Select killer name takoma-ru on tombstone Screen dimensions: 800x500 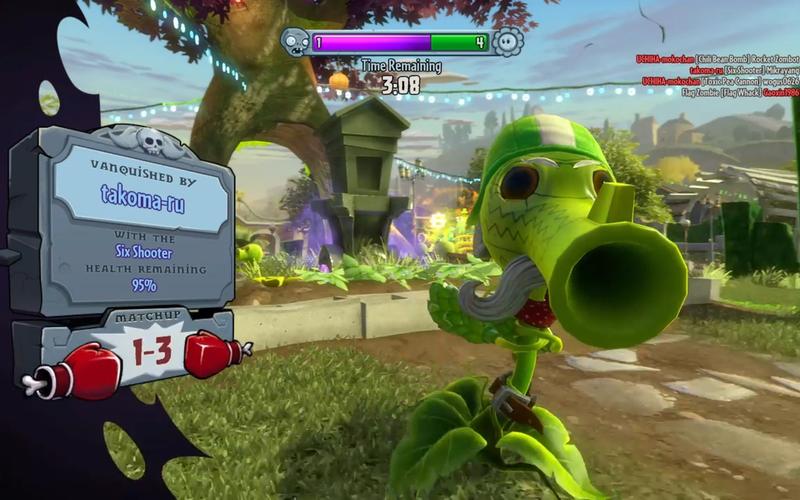pos(142,193)
